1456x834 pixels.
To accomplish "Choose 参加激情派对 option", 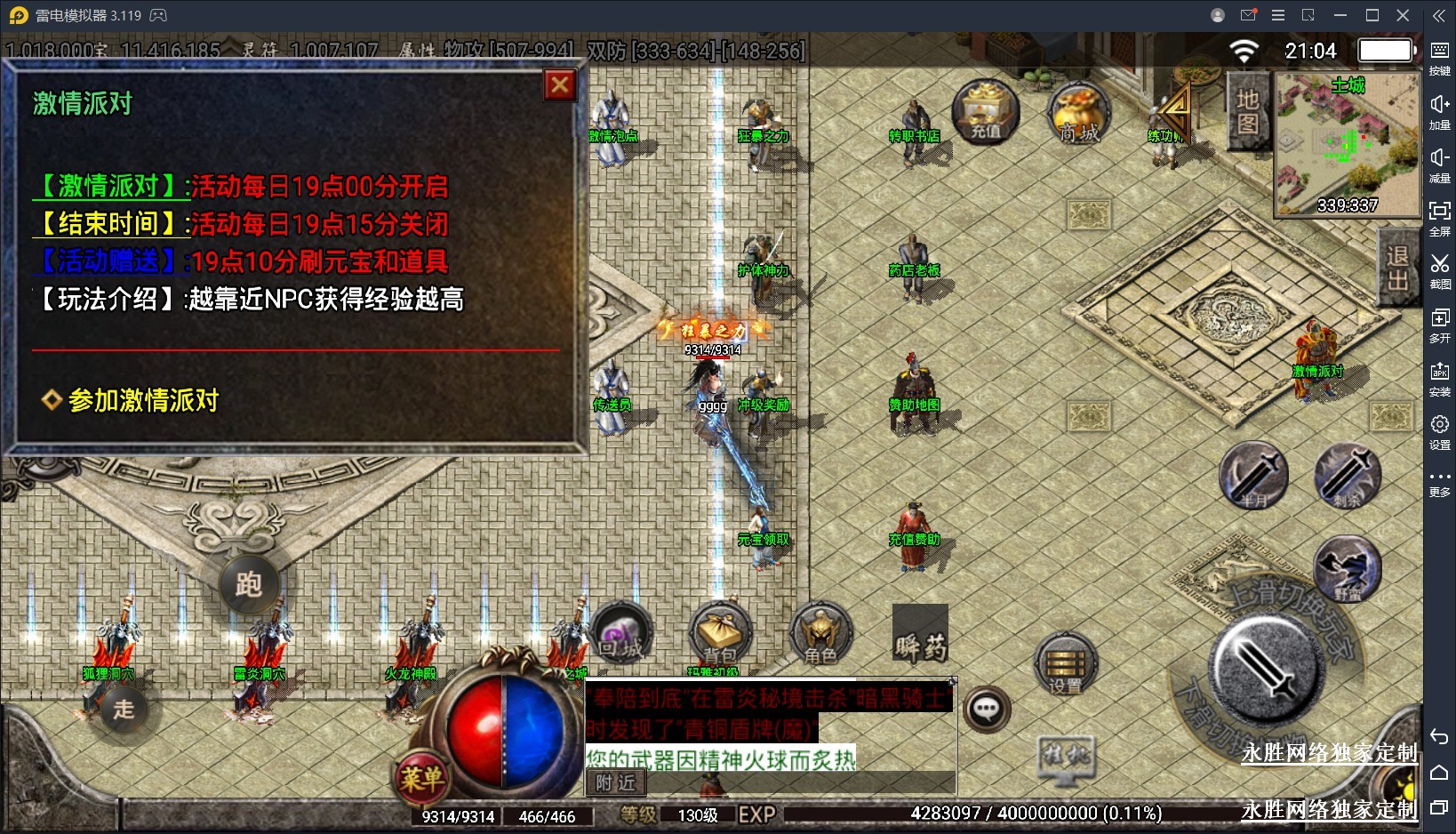I will point(142,400).
